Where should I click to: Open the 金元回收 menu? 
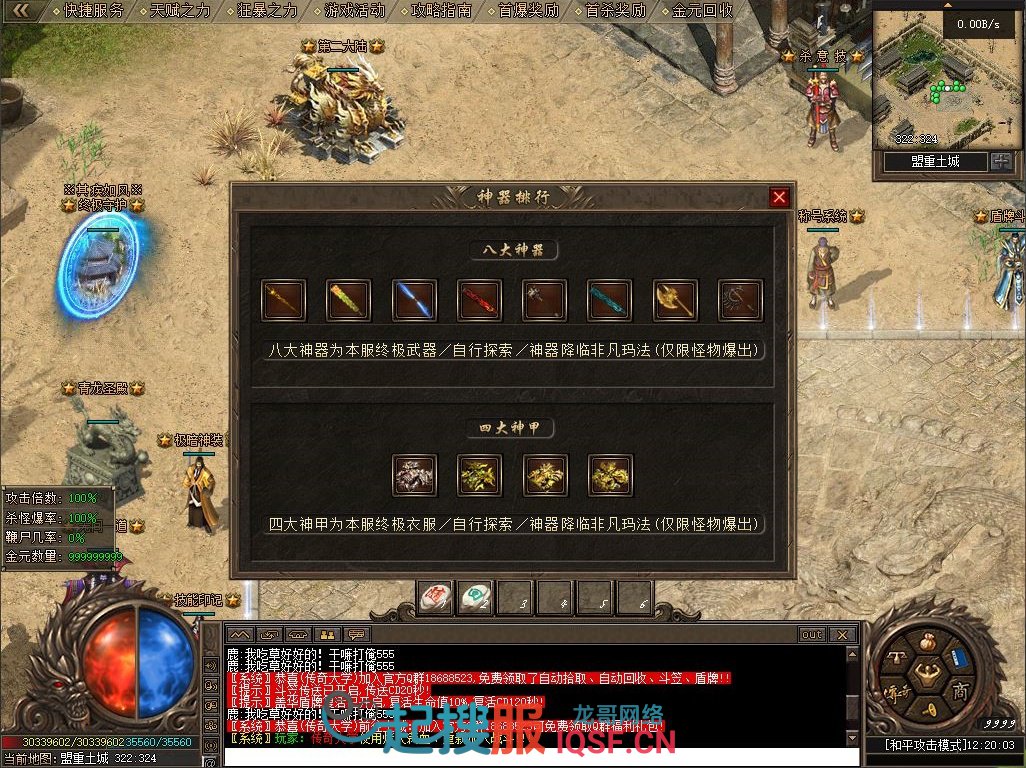click(703, 11)
